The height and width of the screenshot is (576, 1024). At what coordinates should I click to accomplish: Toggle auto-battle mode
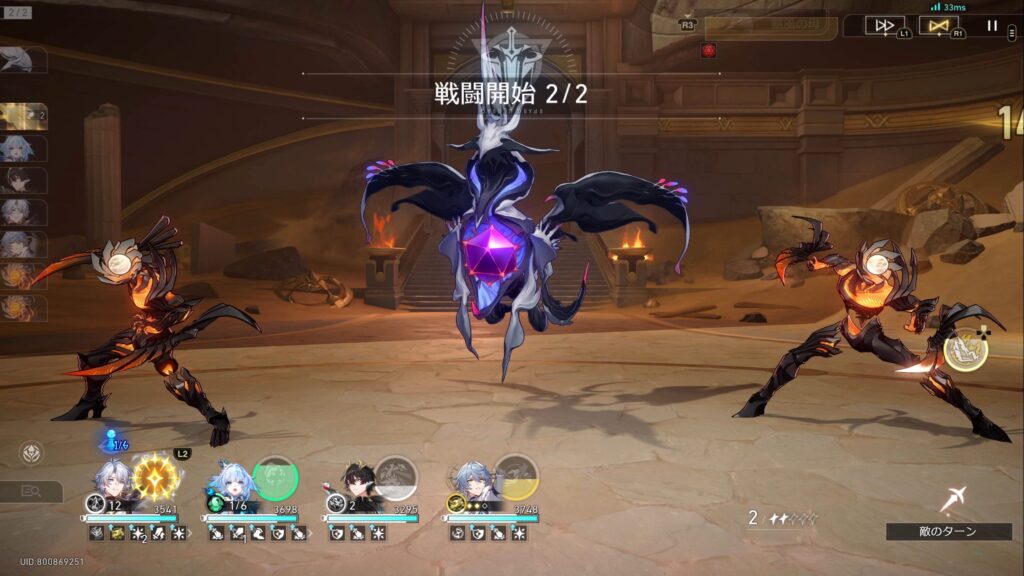(x=938, y=25)
